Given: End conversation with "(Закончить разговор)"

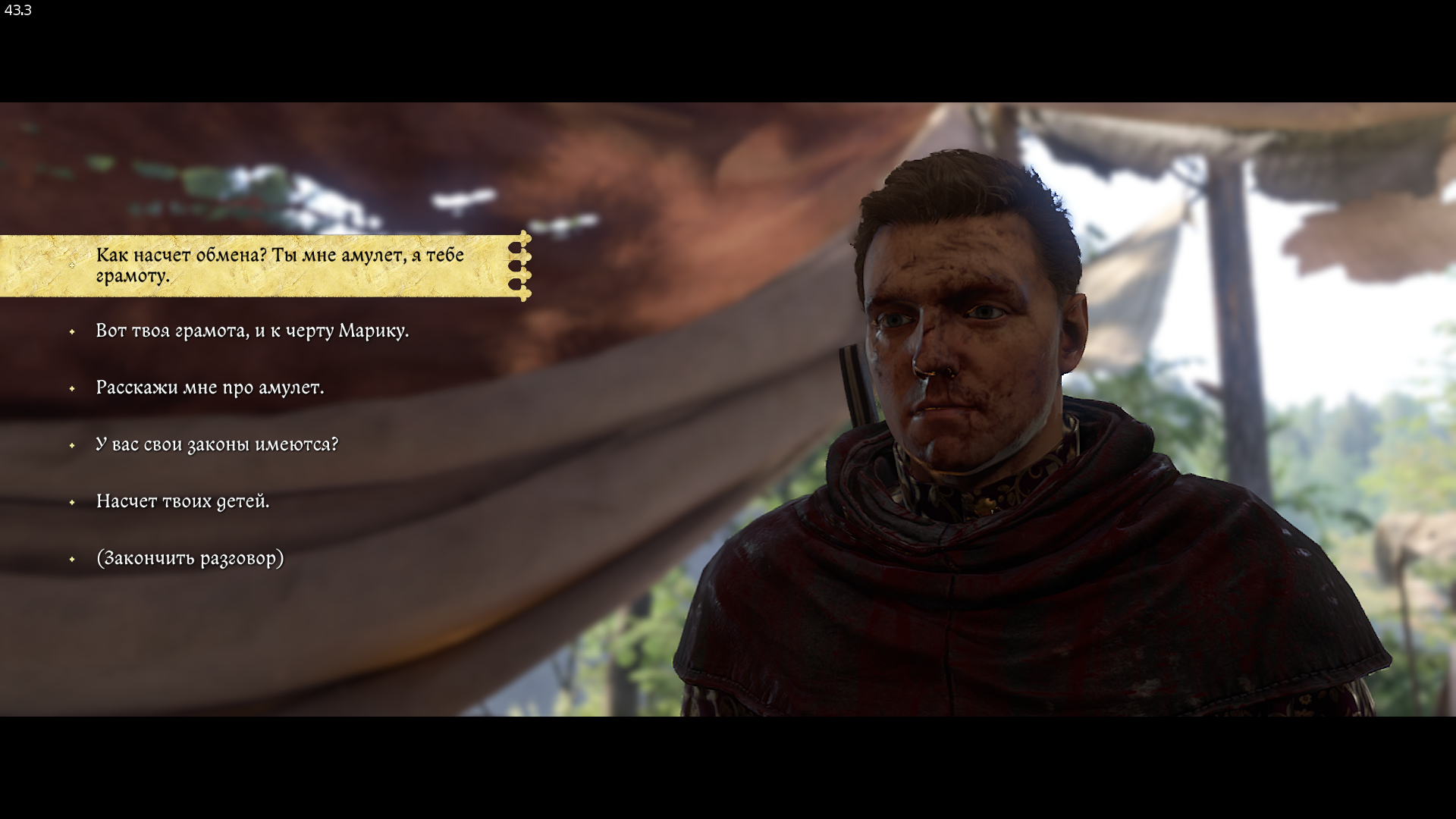Looking at the screenshot, I should coord(190,558).
